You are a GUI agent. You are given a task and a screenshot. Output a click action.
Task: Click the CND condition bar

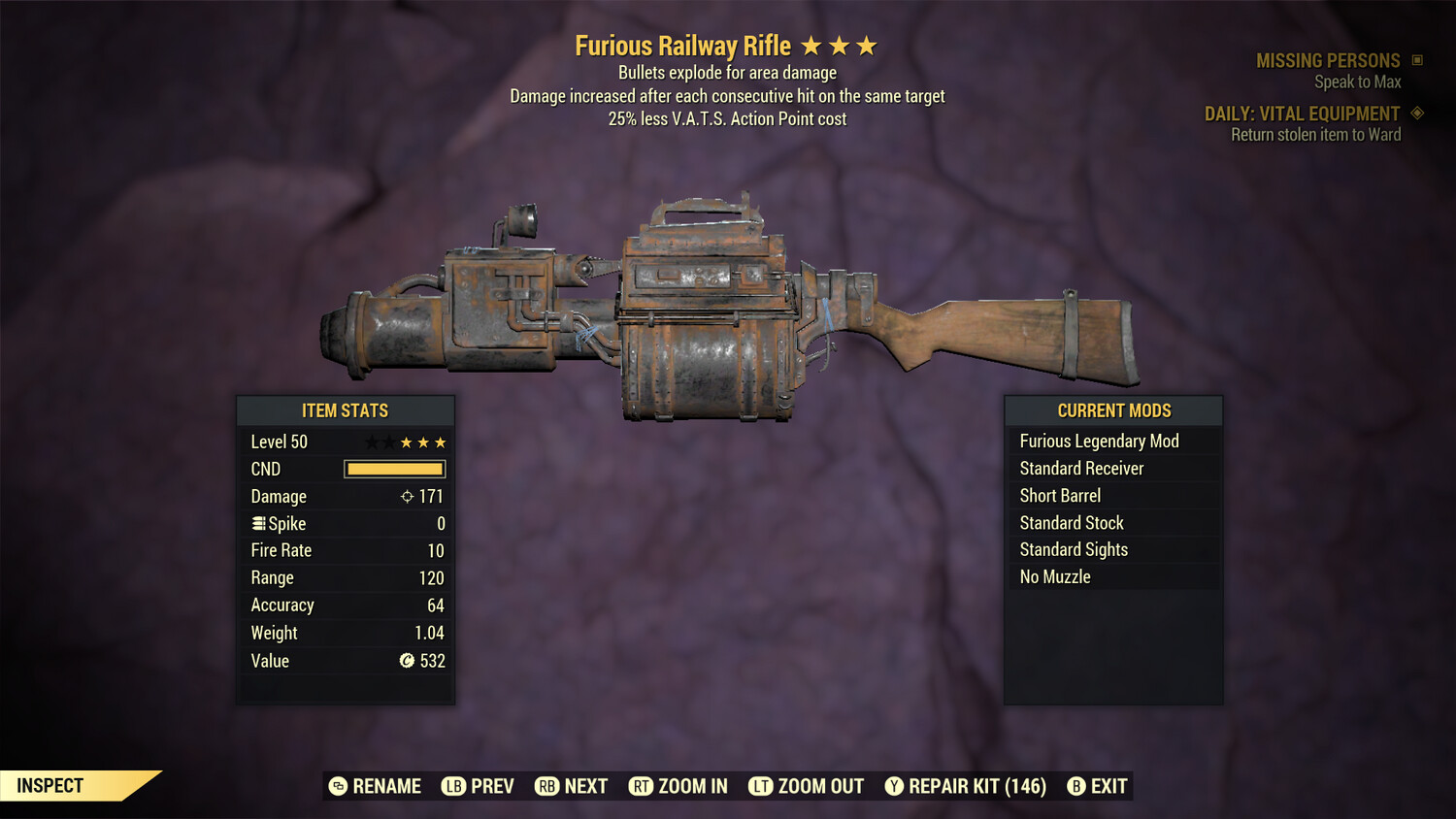coord(394,469)
